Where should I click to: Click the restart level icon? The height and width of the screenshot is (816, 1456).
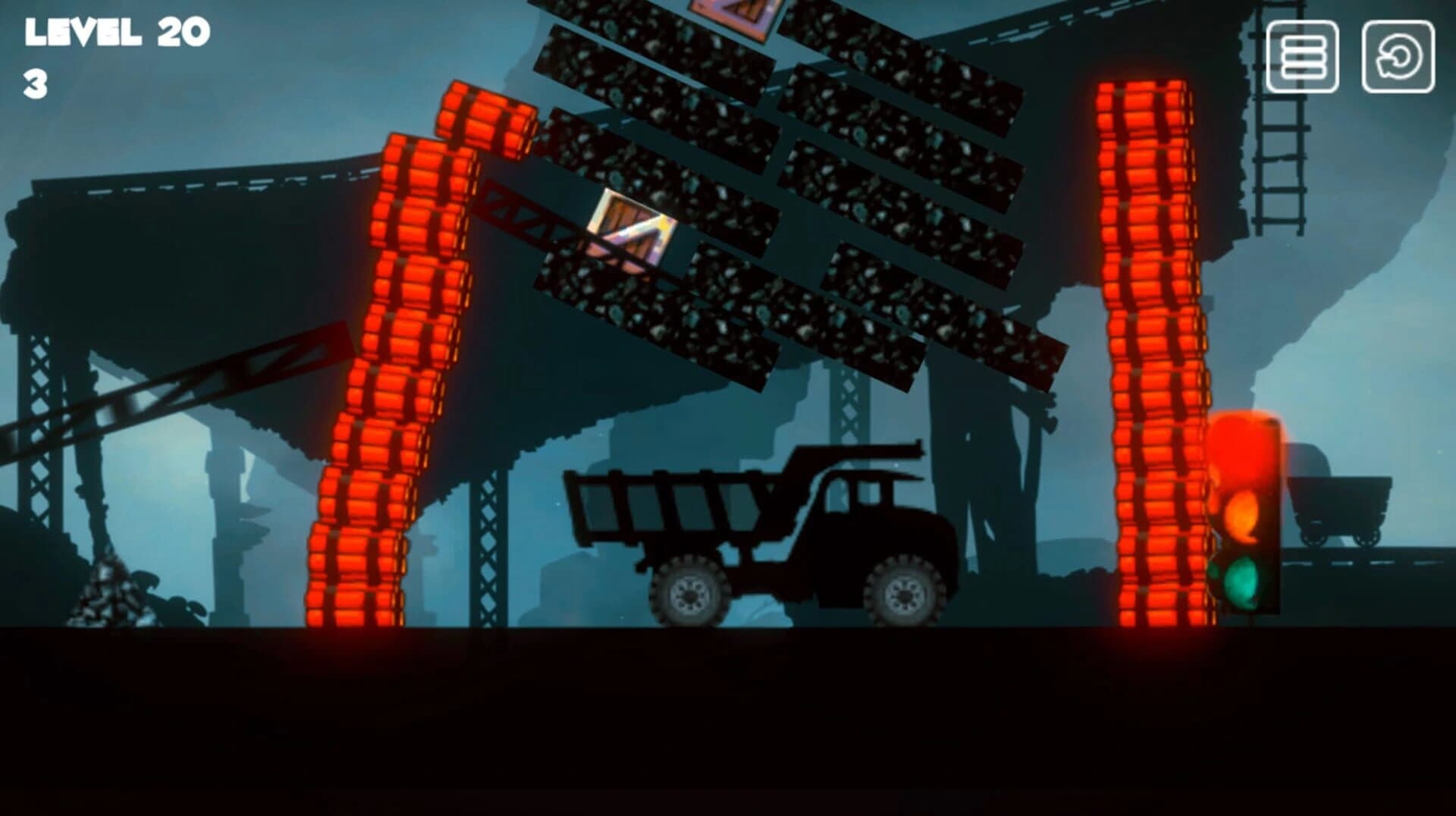click(1400, 57)
